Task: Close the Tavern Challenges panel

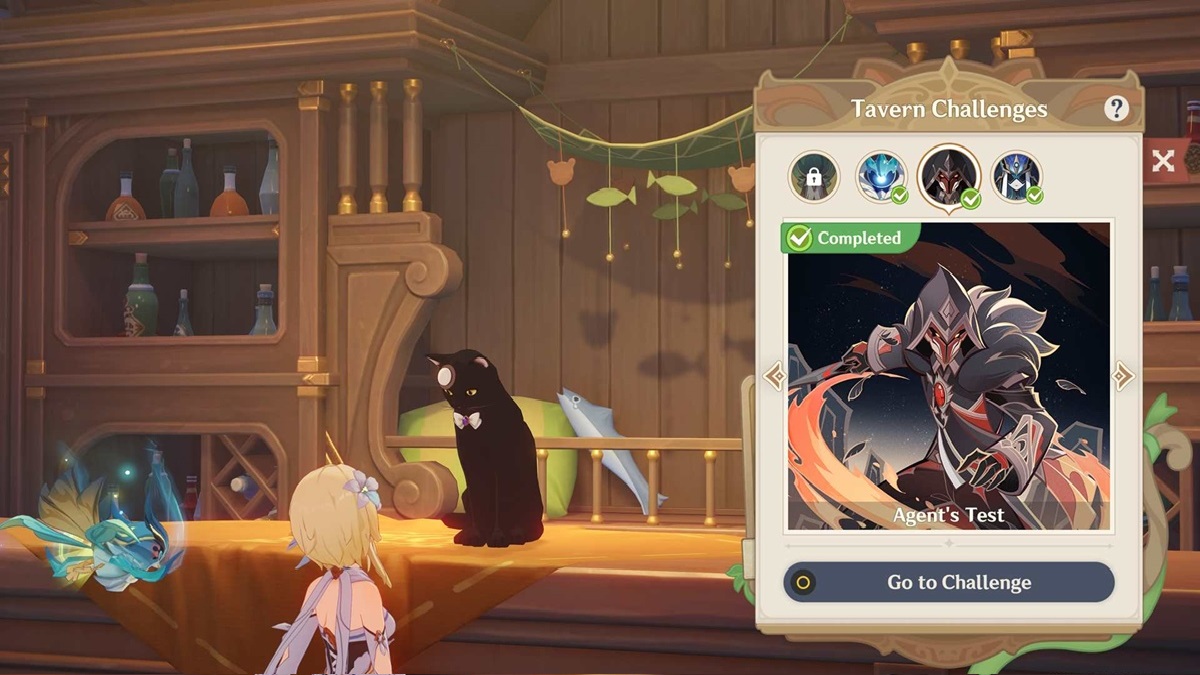Action: coord(1163,161)
